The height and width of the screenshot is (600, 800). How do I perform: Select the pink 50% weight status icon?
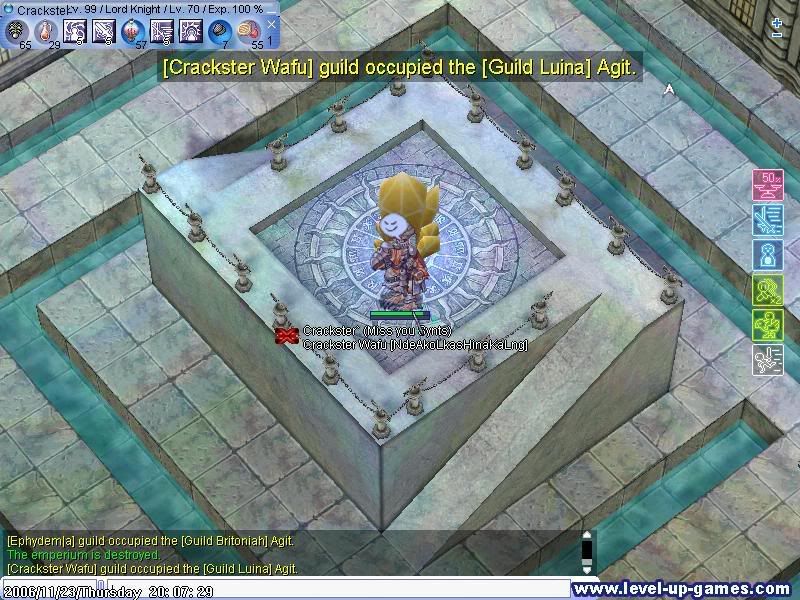pyautogui.click(x=767, y=185)
